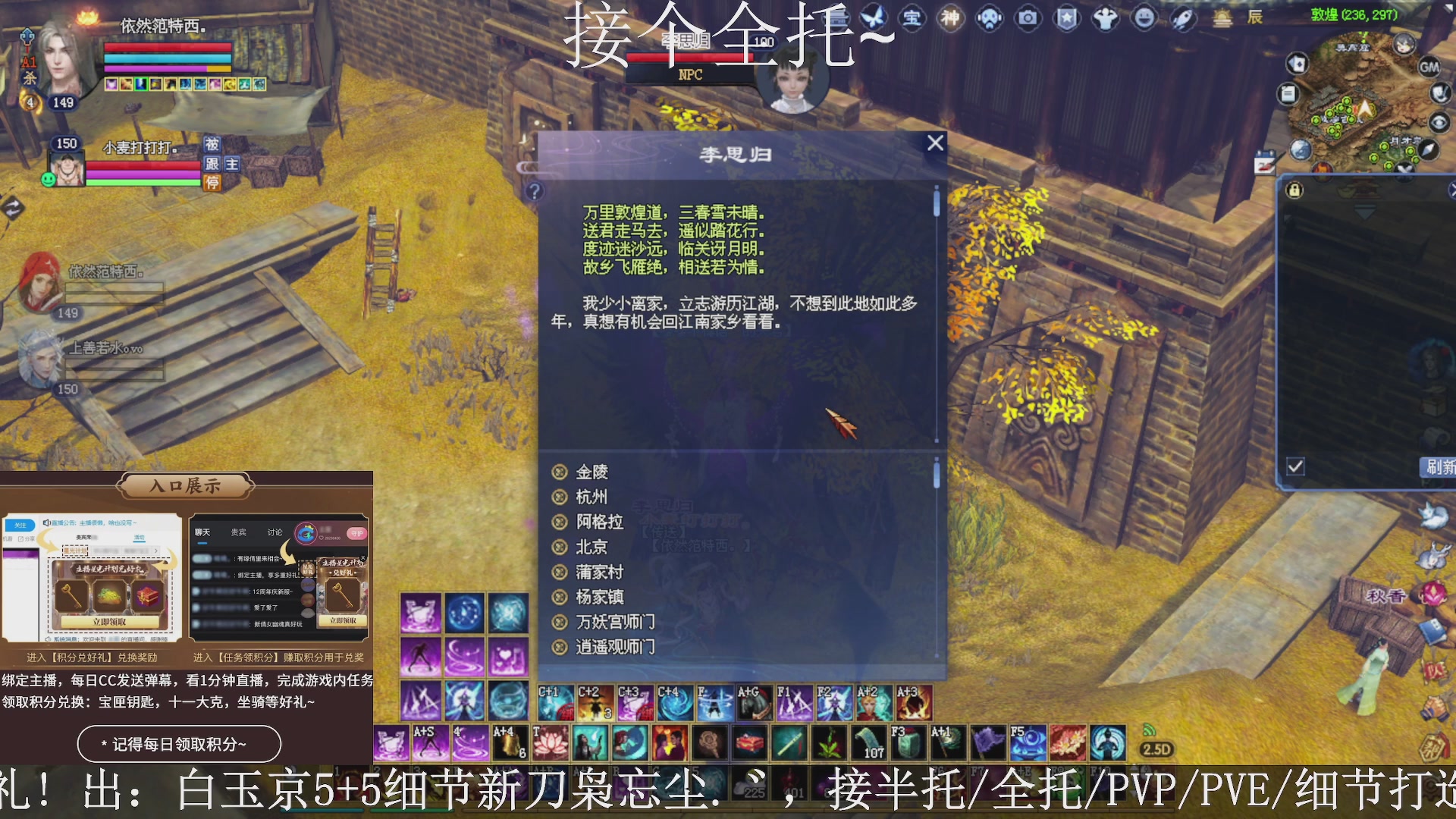Open the quest note paper icon near minimap
1456x819 pixels.
tap(1288, 93)
